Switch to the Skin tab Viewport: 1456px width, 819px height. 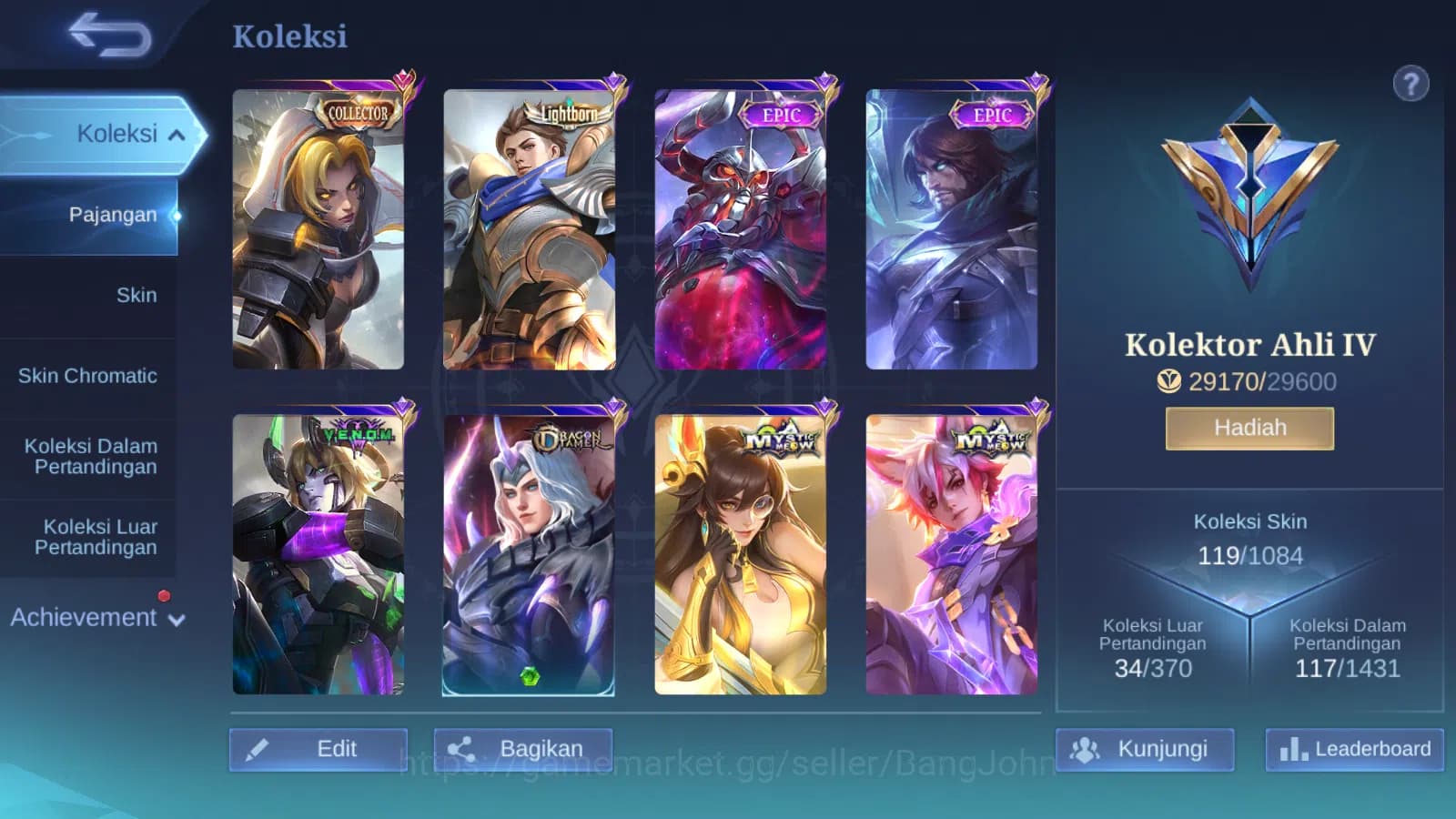137,295
